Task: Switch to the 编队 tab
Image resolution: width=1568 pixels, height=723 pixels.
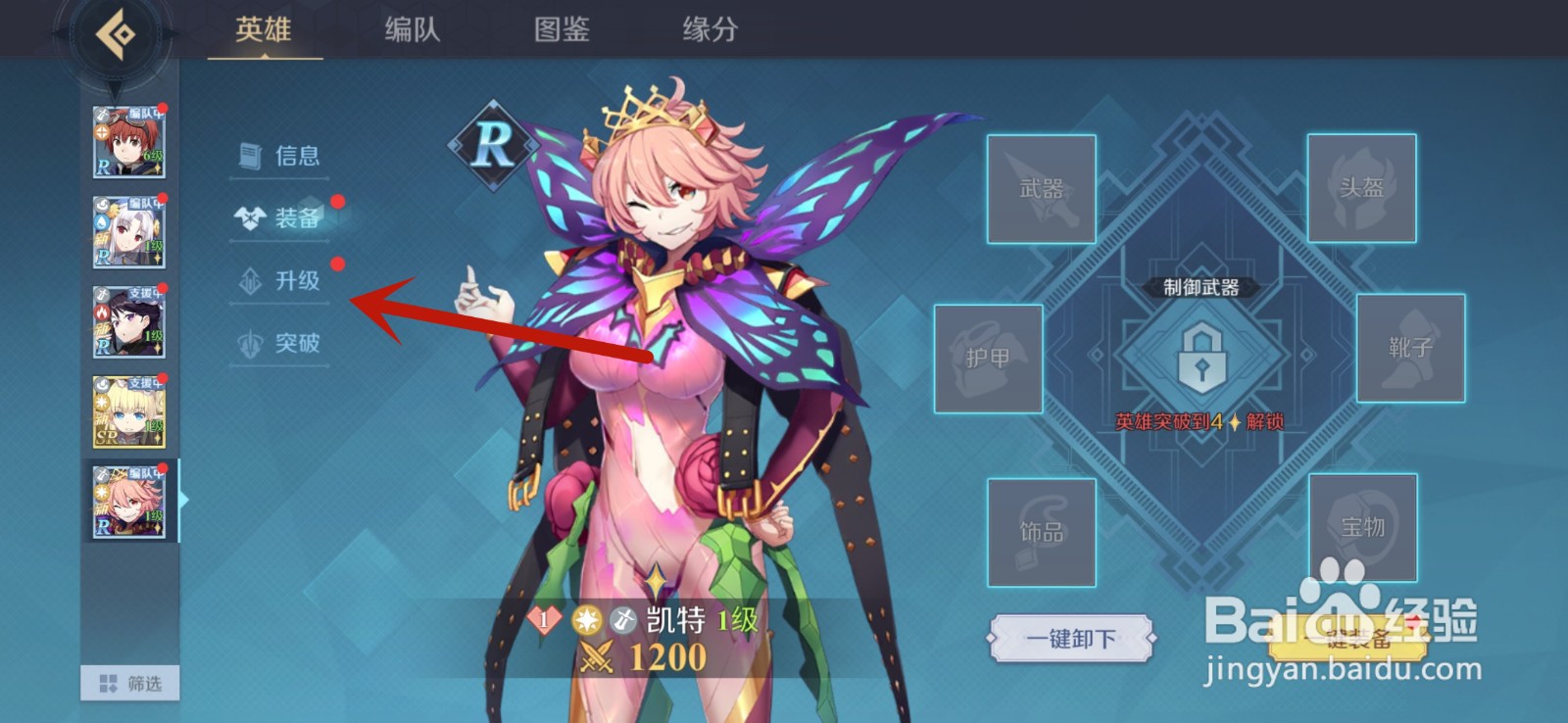Action: (x=411, y=30)
